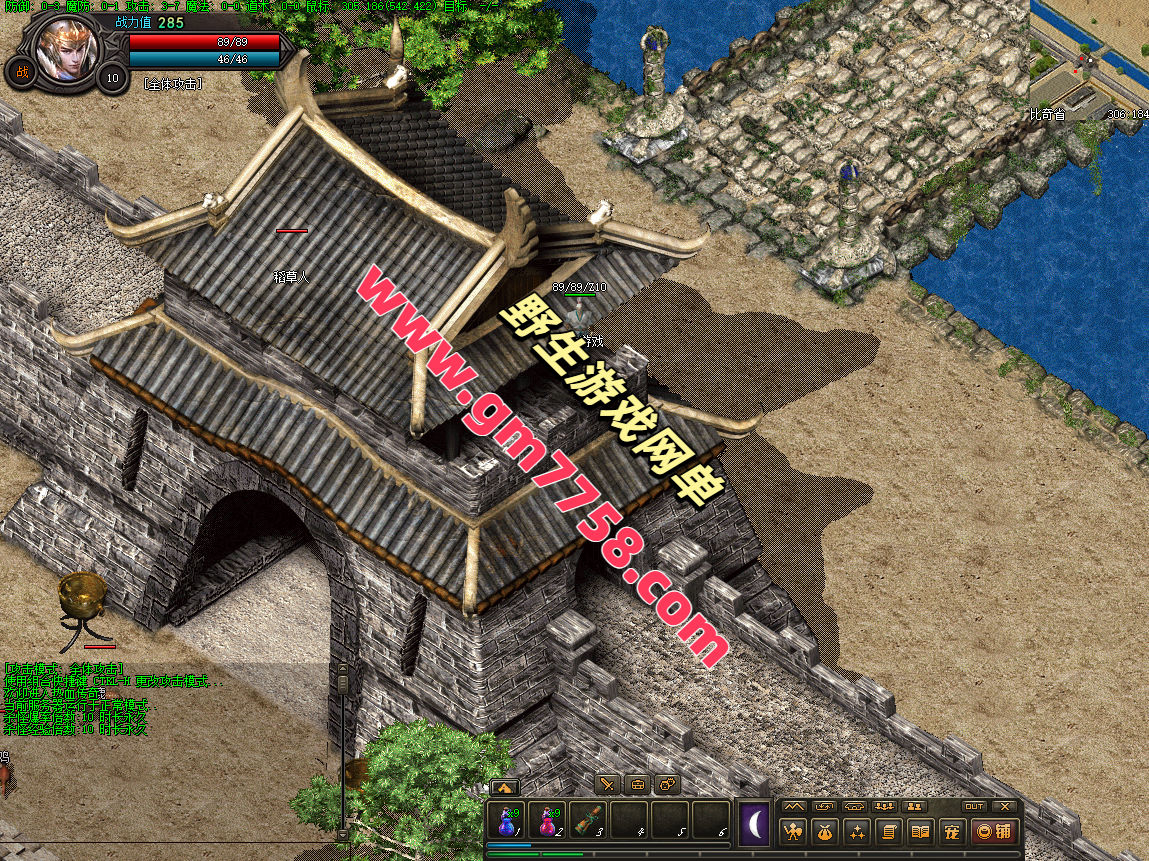The height and width of the screenshot is (861, 1149).
Task: Open the bag inventory
Action: pos(825,831)
